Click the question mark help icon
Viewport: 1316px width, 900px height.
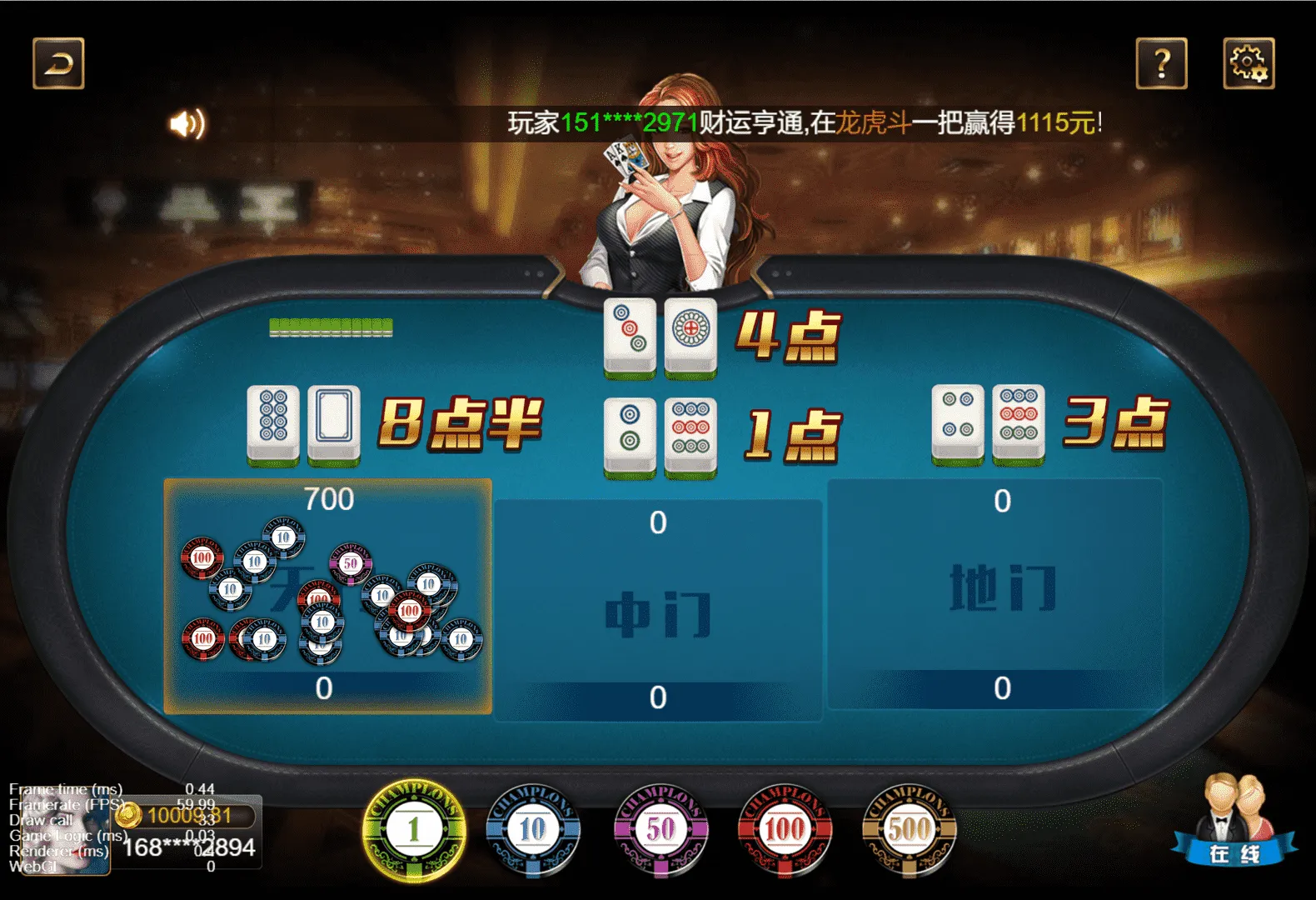point(1164,64)
